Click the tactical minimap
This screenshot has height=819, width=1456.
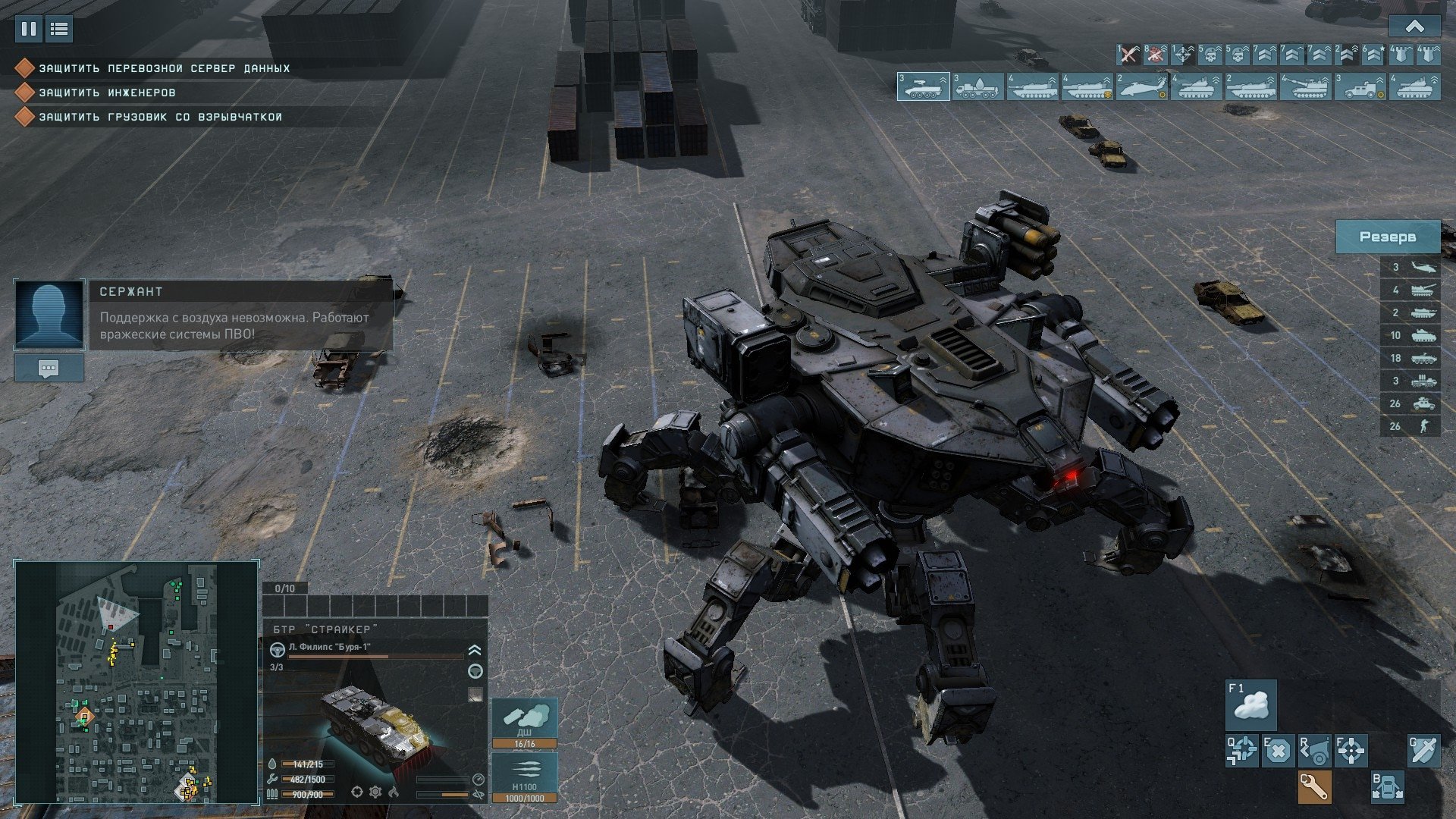[136, 681]
